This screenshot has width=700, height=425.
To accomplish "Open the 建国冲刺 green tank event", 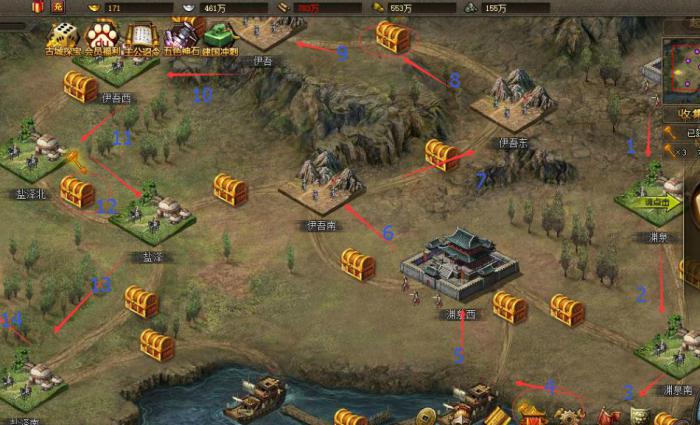I will point(219,37).
